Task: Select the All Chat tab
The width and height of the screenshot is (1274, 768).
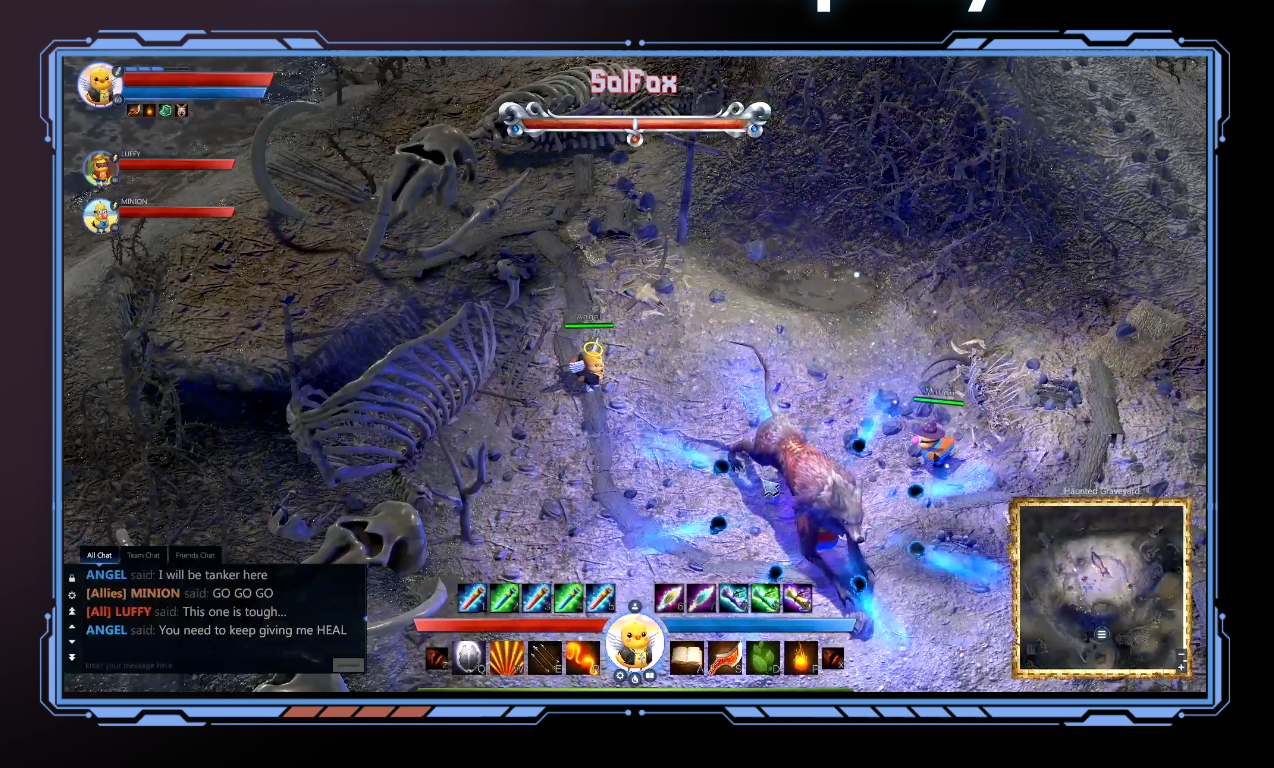Action: [99, 555]
